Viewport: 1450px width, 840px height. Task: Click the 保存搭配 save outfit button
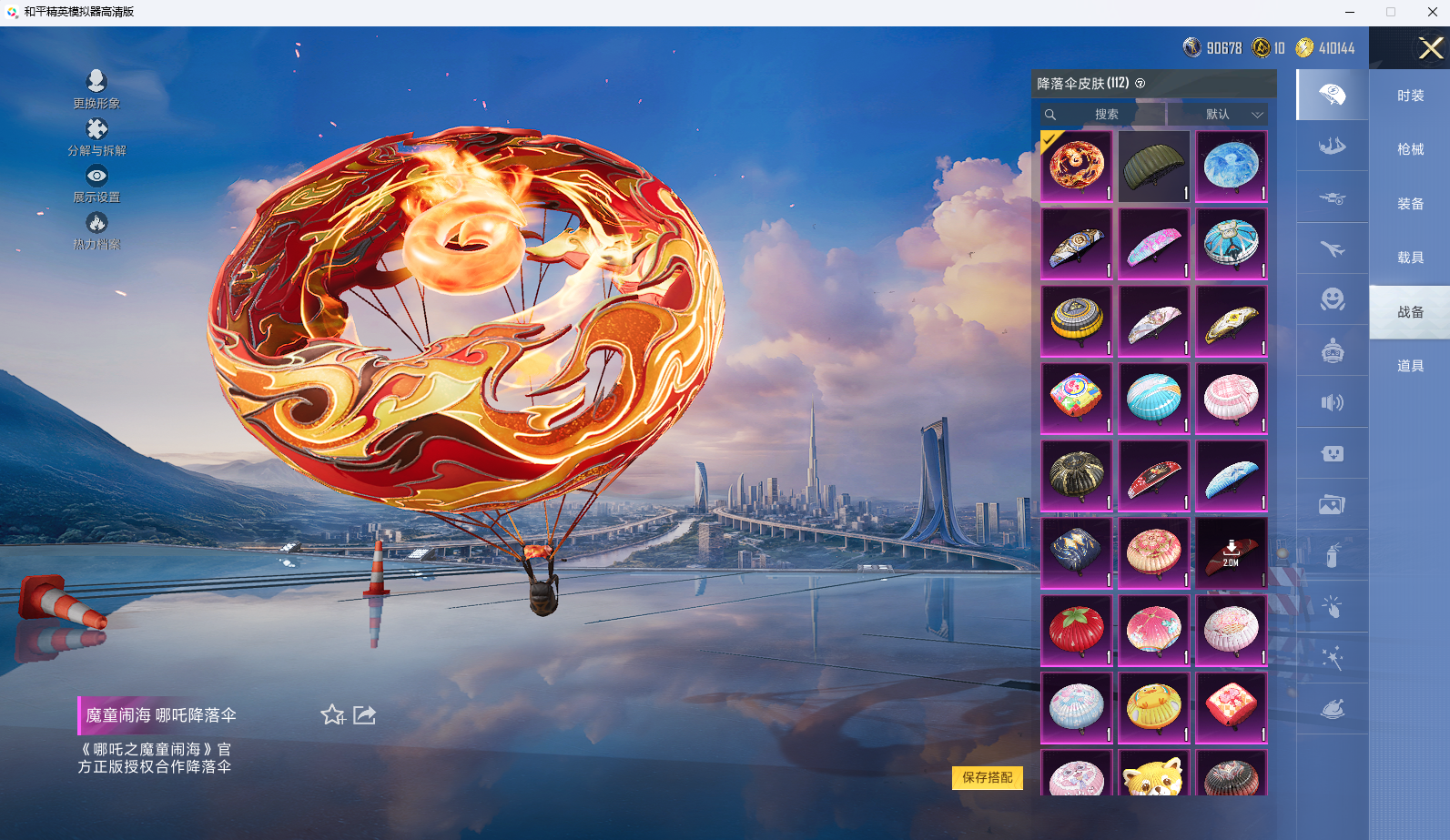(988, 777)
